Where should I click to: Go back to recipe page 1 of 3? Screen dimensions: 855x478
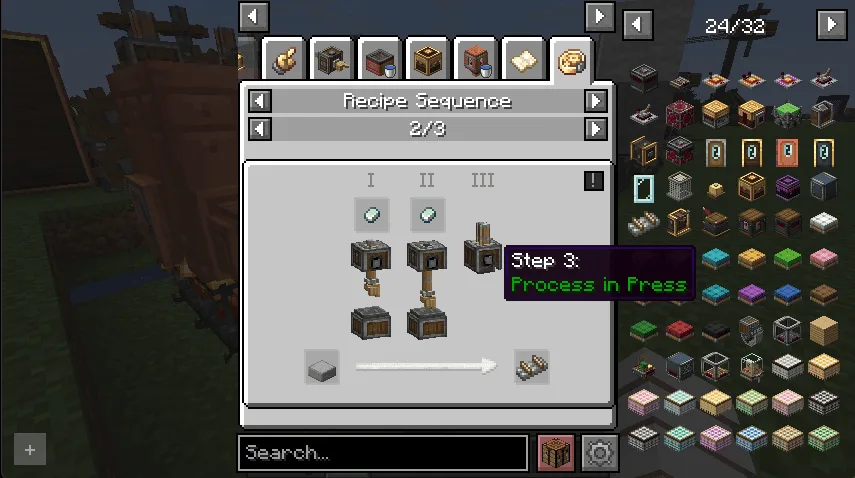260,129
